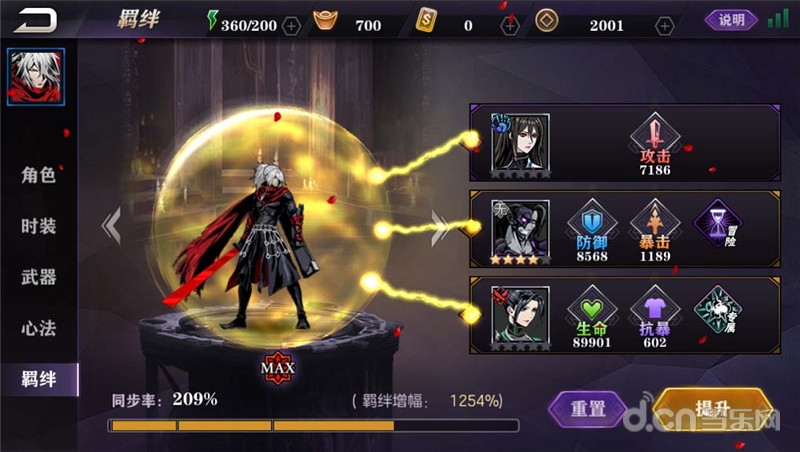Screen dimensions: 800x452
Task: Open the 说明 help button
Action: point(731,20)
